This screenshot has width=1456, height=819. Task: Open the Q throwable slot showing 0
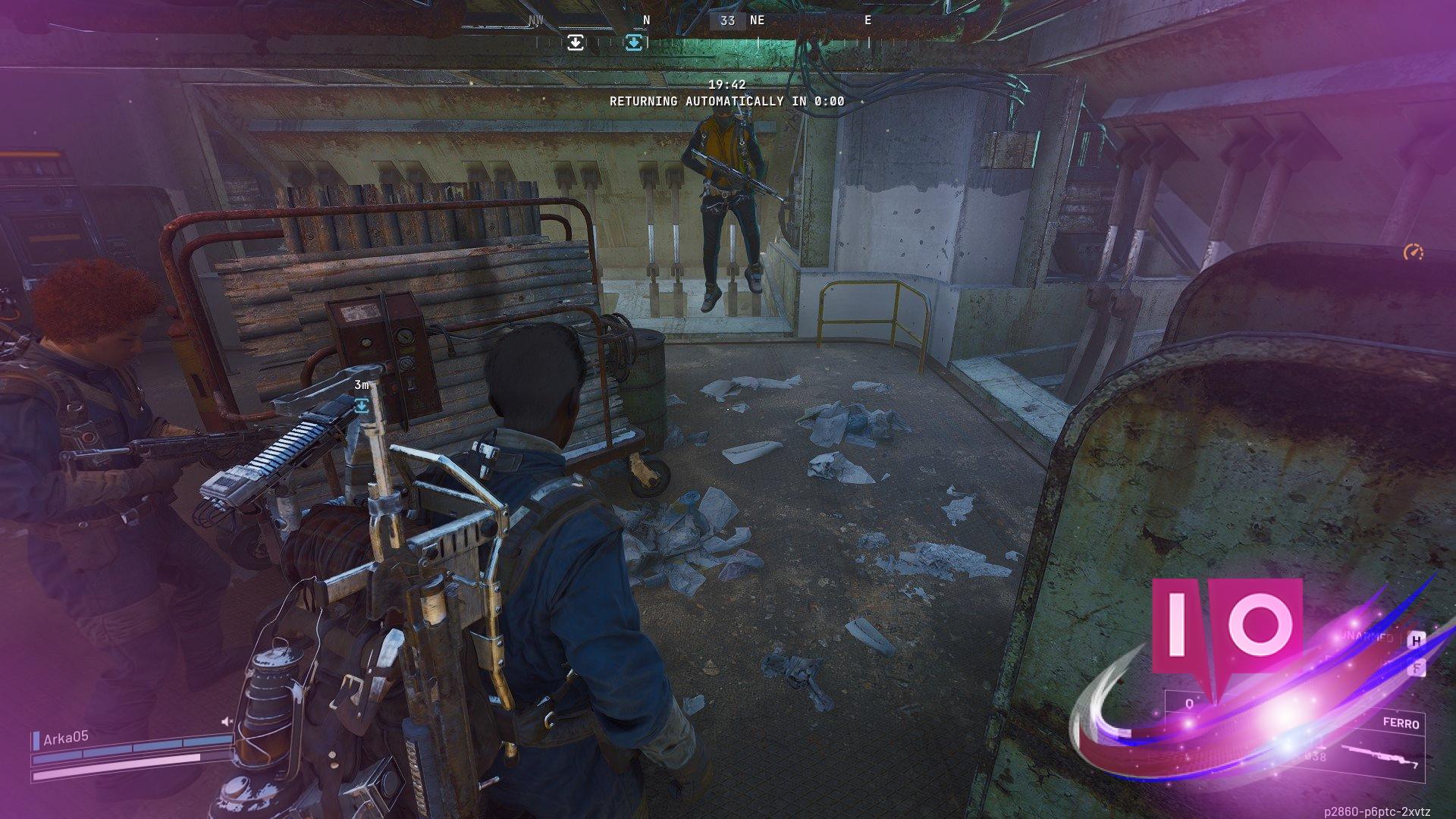click(x=1190, y=704)
